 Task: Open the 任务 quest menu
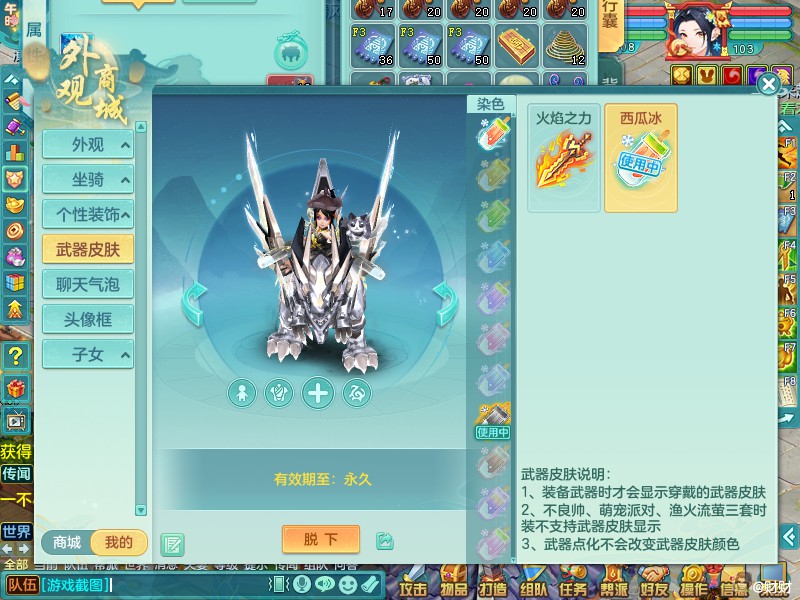tap(573, 587)
